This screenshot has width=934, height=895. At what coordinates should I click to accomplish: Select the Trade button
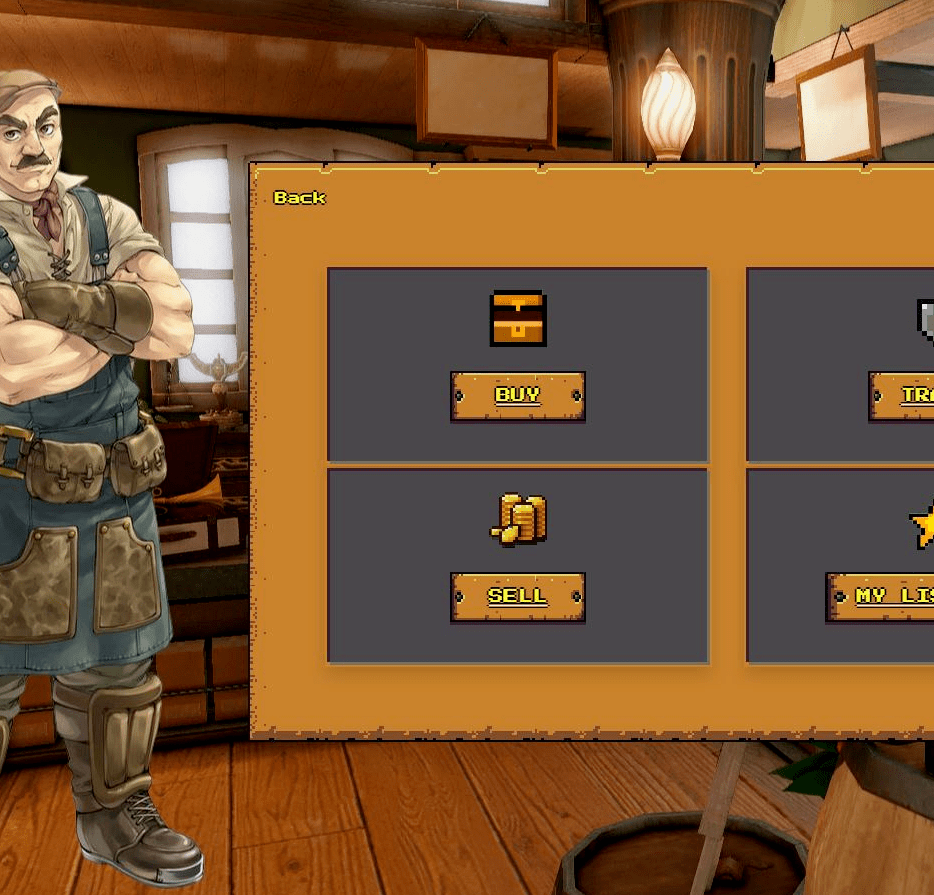click(903, 396)
